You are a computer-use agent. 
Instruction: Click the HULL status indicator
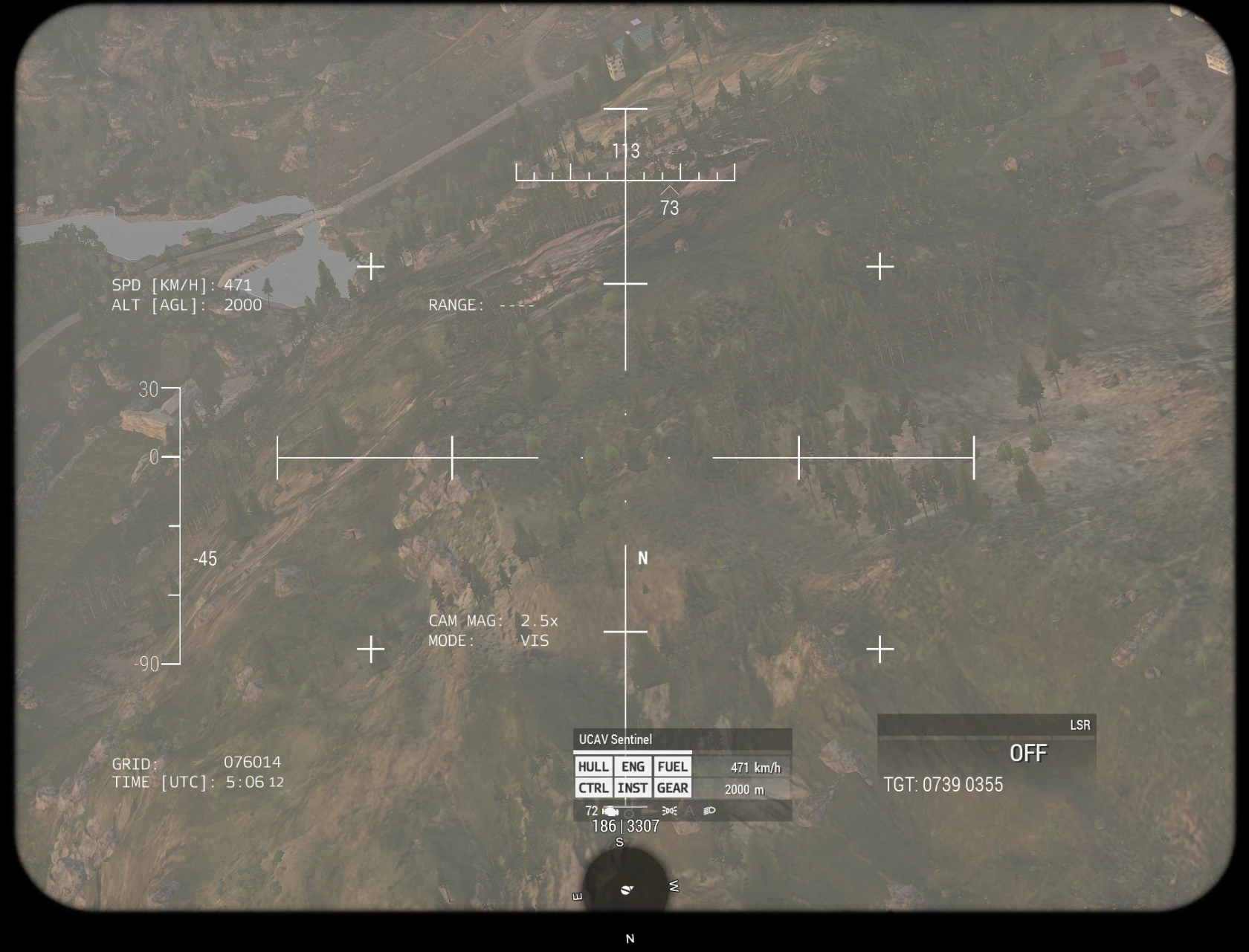tap(595, 766)
